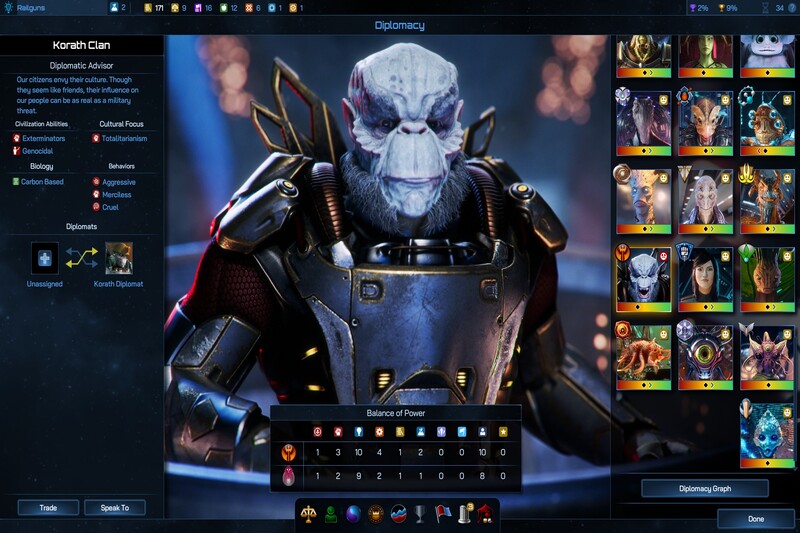Click the Exterminators civilization ability link
Screen dimensions: 800x533
coord(44,137)
